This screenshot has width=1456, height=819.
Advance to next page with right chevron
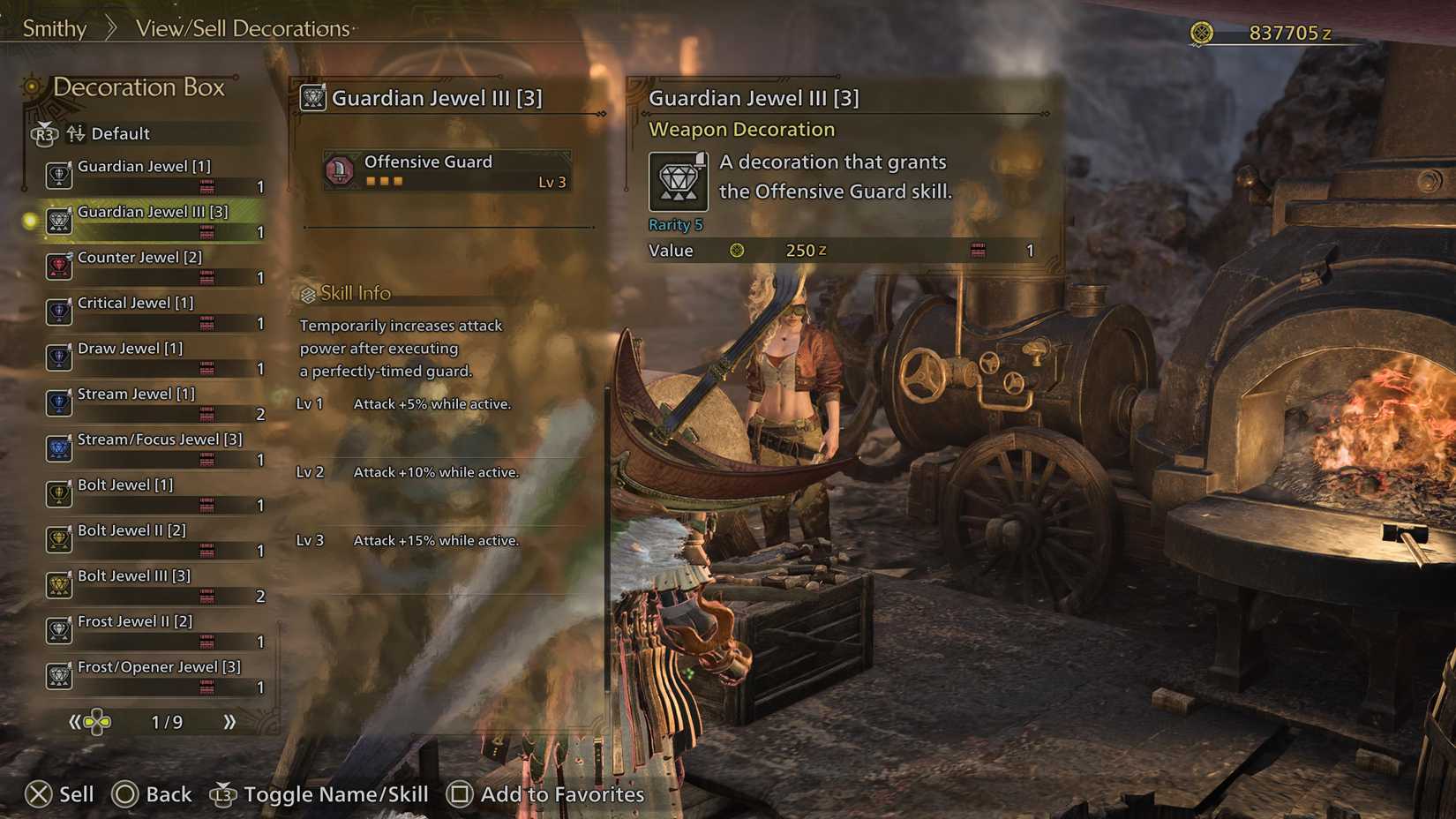[x=231, y=722]
